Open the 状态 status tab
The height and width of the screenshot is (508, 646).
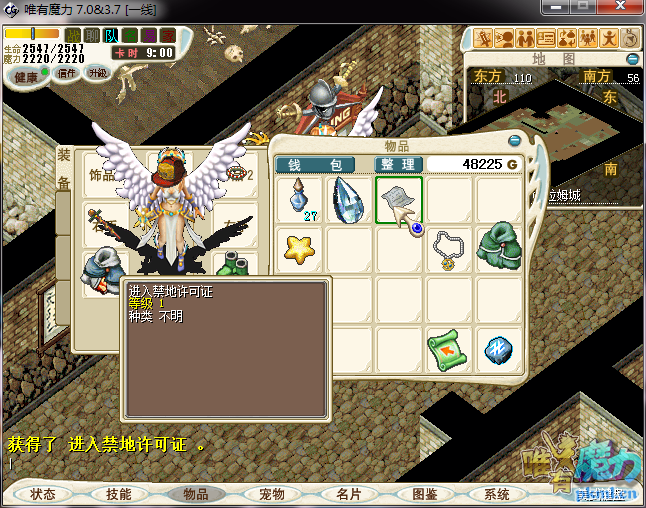click(x=43, y=494)
